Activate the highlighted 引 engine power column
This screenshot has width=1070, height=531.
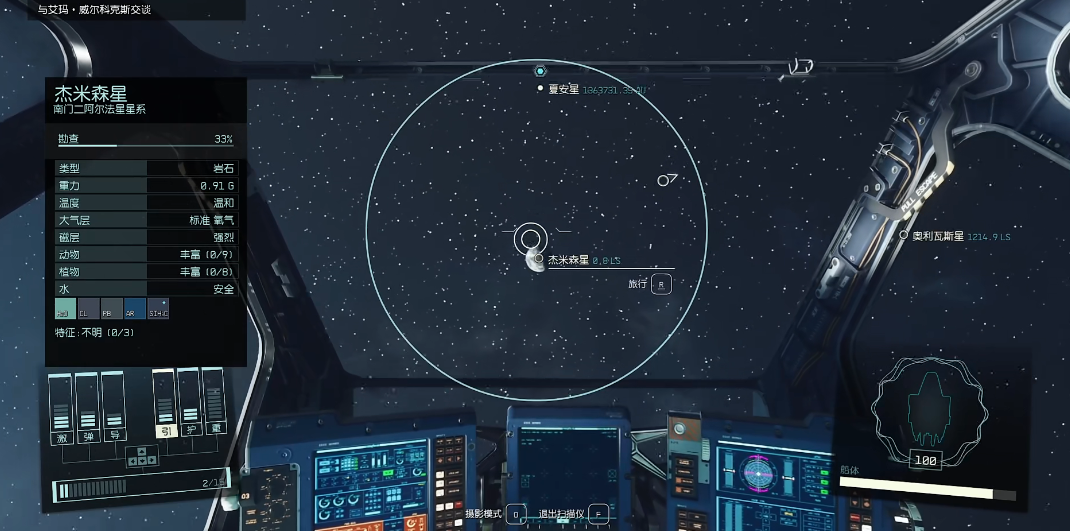(164, 404)
